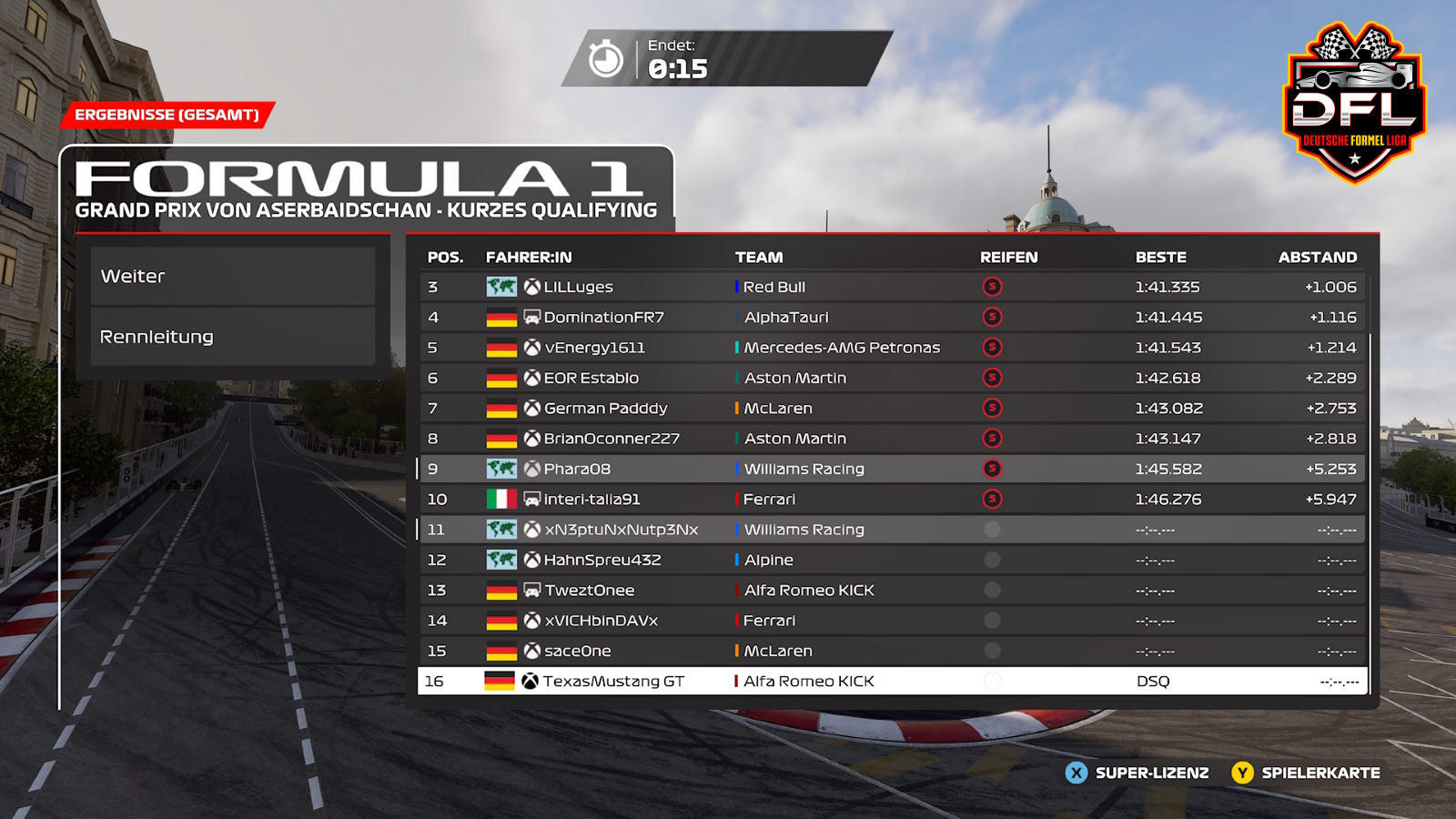1456x819 pixels.
Task: Choose disqualified TexasMustang GT row
Action: click(892, 682)
